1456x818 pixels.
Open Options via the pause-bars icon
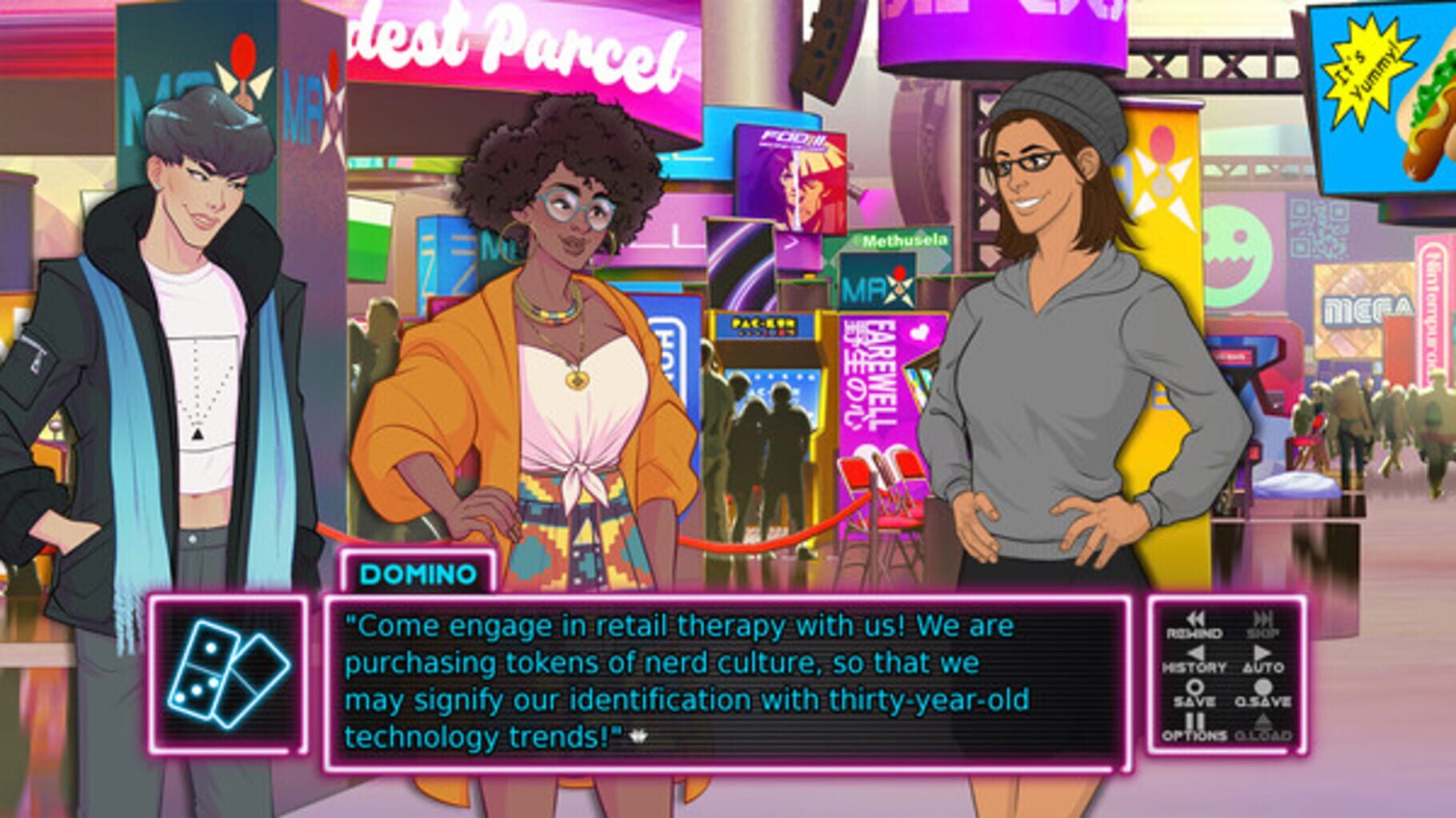click(x=1195, y=720)
